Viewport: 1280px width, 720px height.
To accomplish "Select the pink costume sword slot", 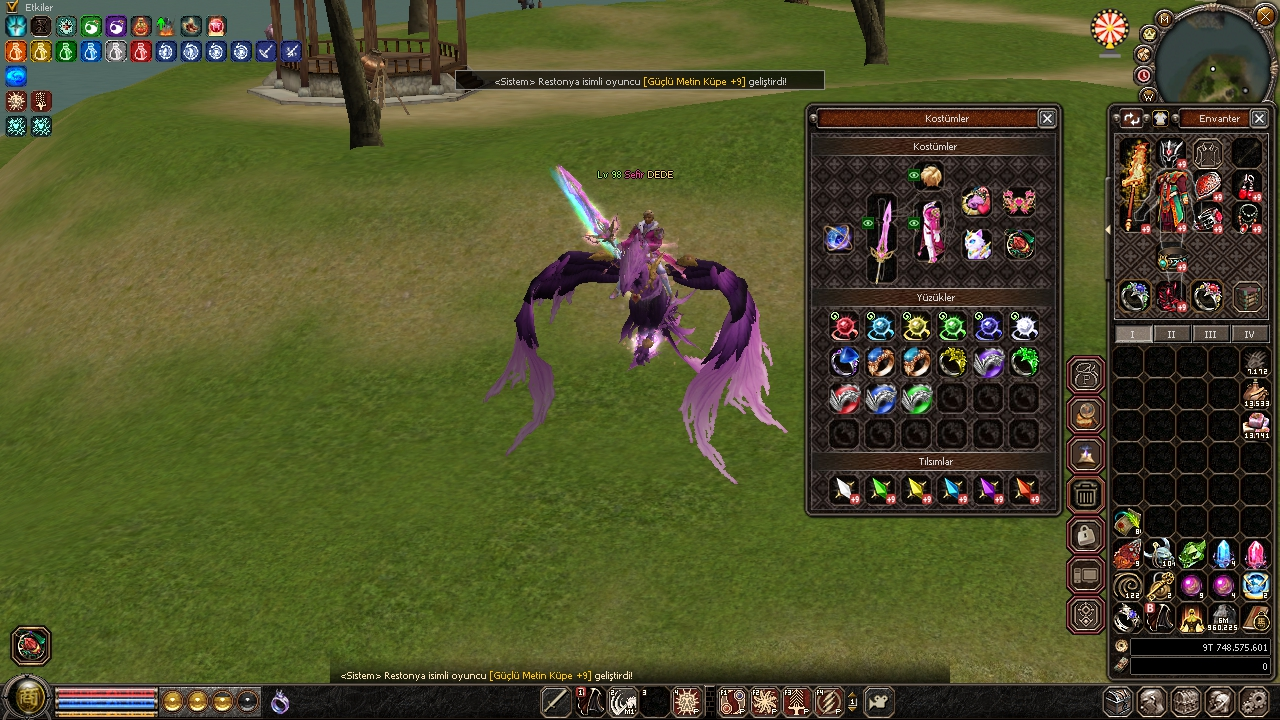I will [x=883, y=240].
